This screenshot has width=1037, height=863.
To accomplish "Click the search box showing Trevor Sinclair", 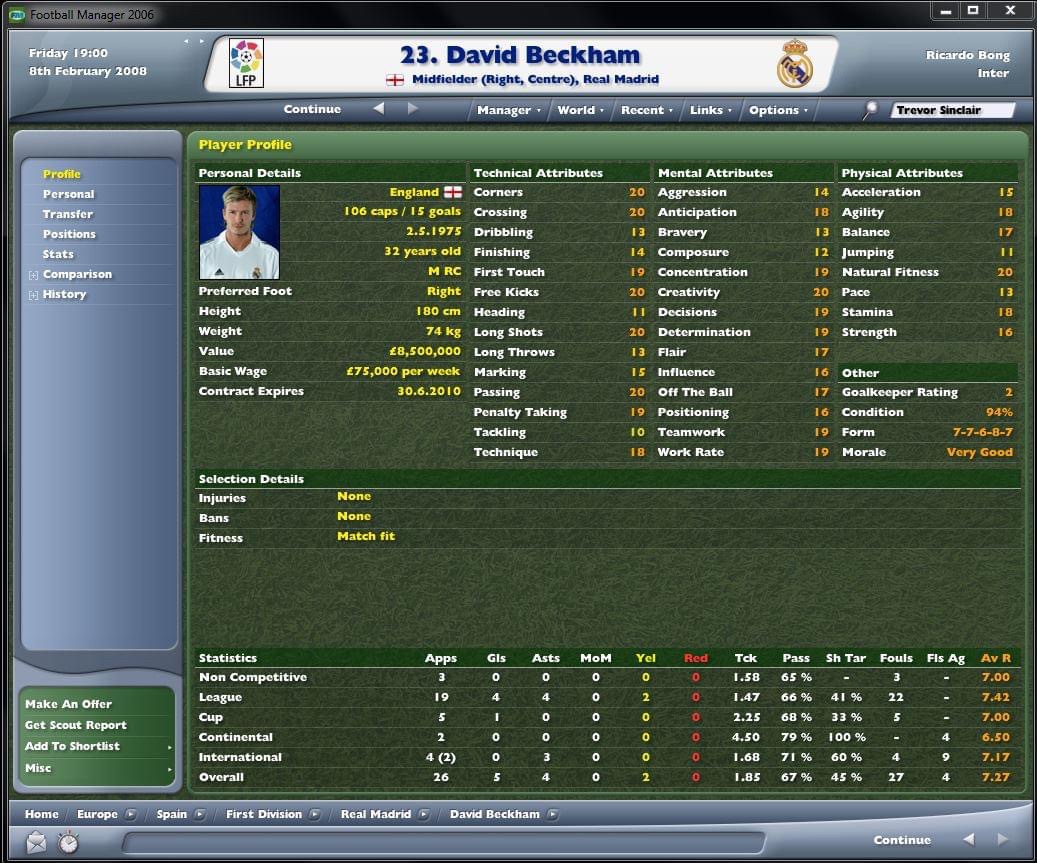I will coord(950,110).
